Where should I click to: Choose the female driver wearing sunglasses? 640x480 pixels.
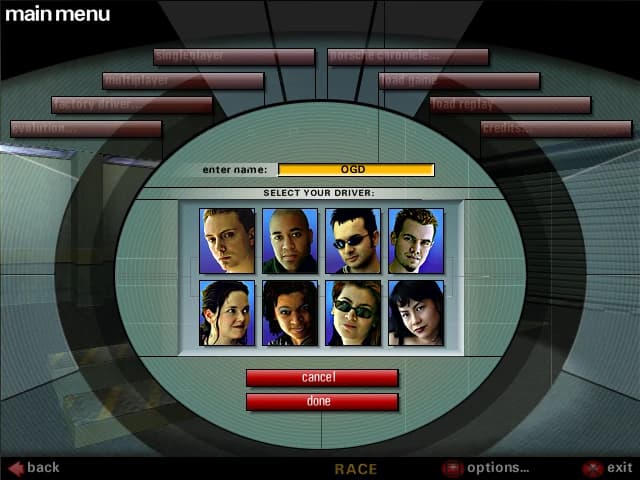click(x=353, y=313)
